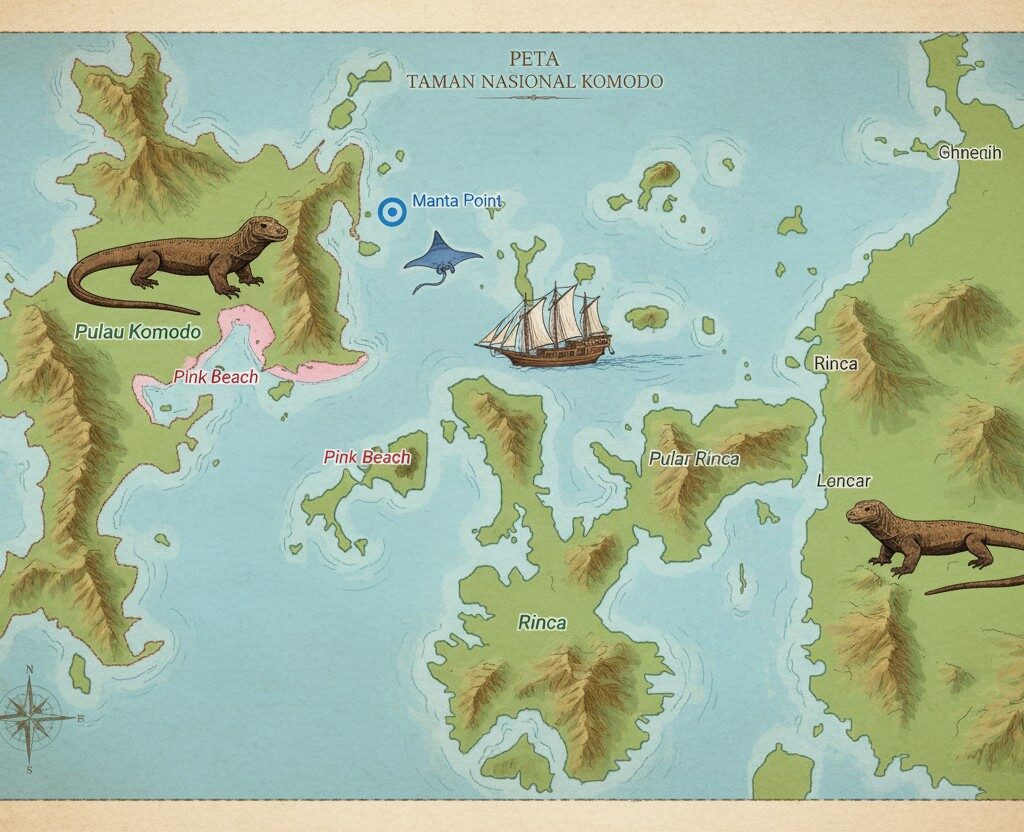Select the Manta Point map marker
The height and width of the screenshot is (832, 1024).
click(x=392, y=211)
